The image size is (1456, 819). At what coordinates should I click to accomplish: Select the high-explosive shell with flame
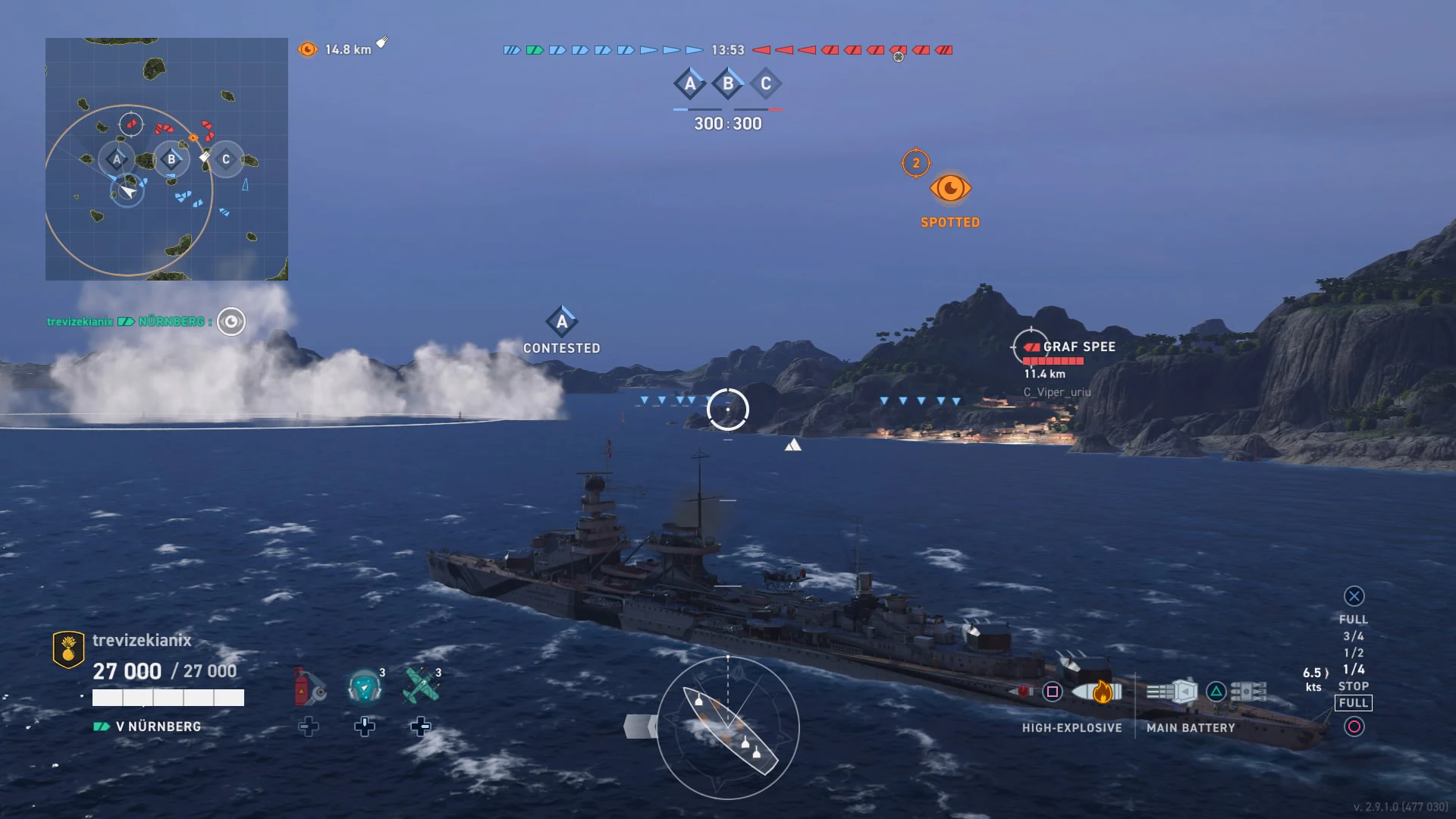pyautogui.click(x=1097, y=692)
